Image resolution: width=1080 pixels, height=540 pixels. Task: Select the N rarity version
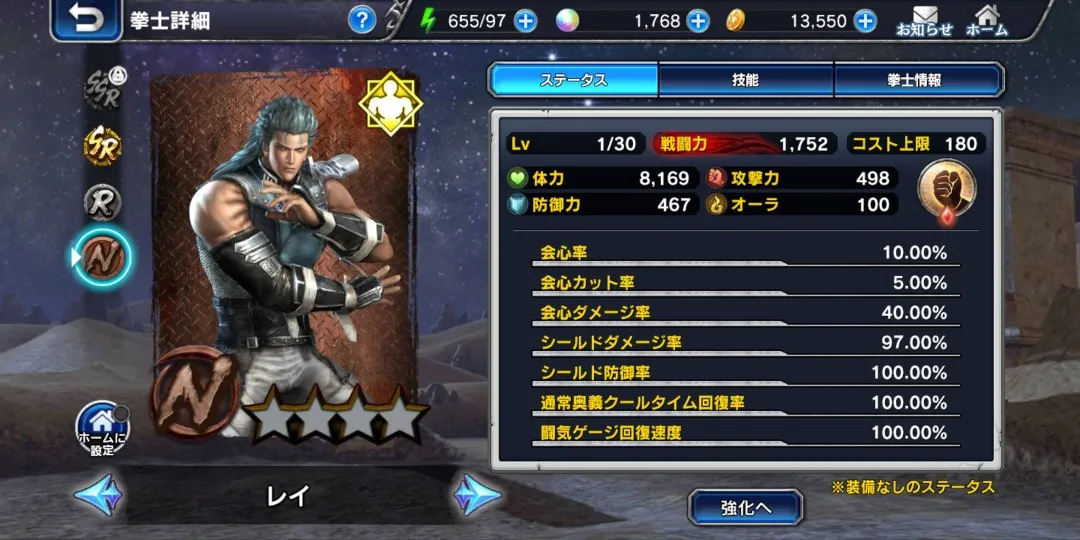pyautogui.click(x=103, y=258)
